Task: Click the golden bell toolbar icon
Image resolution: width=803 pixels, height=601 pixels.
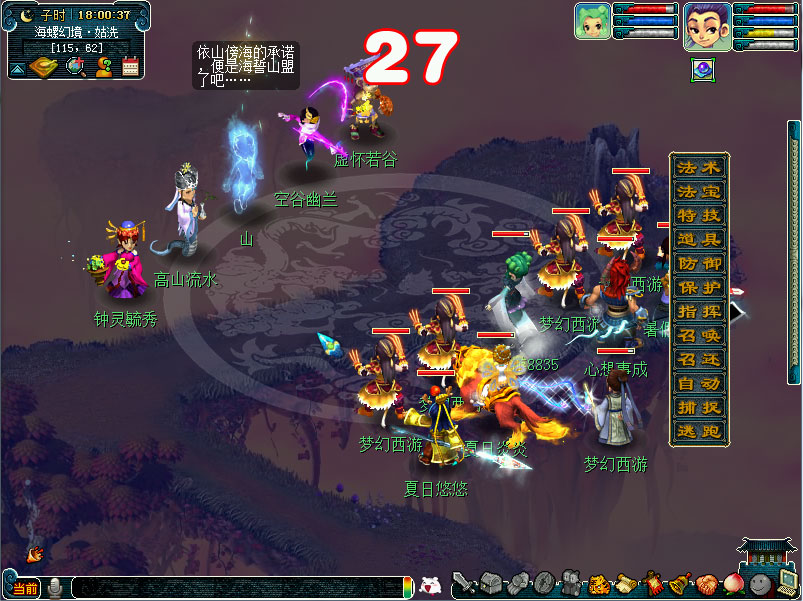Action: click(681, 584)
